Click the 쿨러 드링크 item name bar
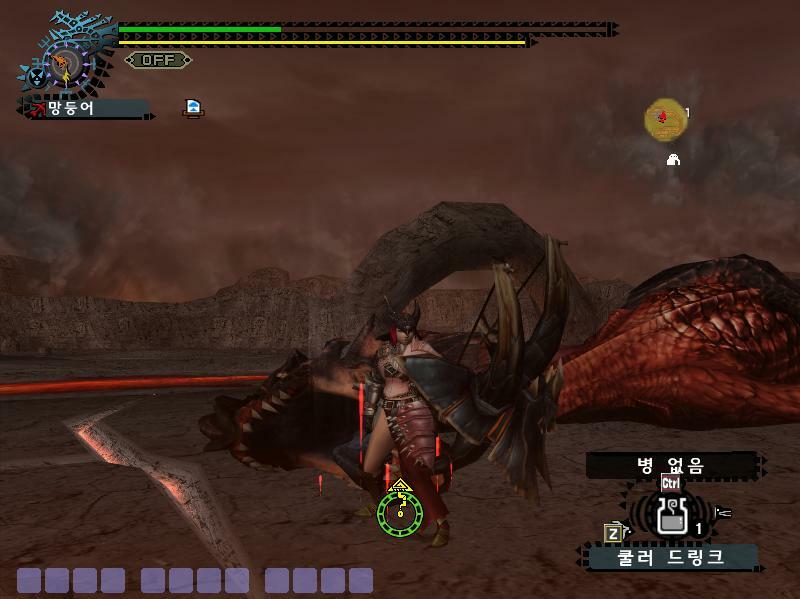This screenshot has width=800, height=599. [671, 557]
